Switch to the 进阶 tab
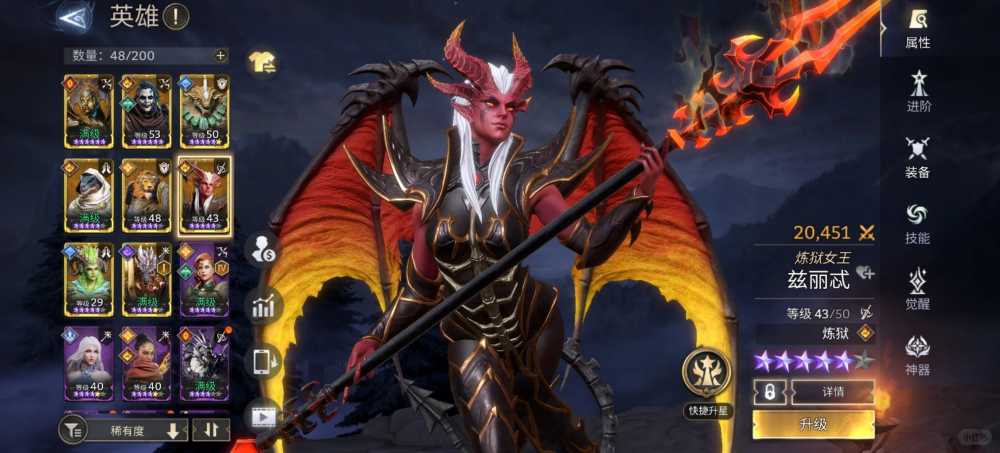 point(917,92)
